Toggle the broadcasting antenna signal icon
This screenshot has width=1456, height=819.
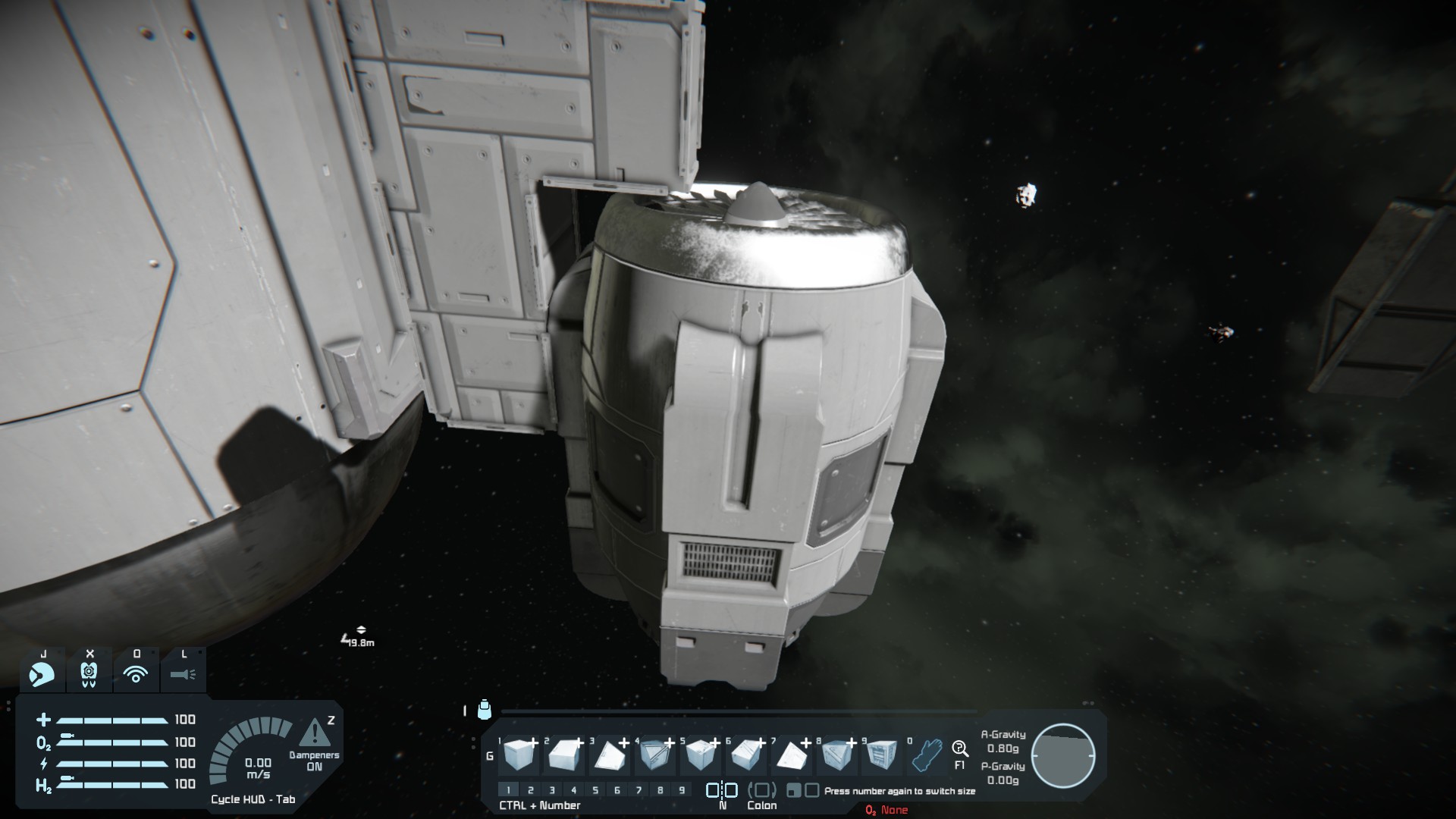(136, 673)
